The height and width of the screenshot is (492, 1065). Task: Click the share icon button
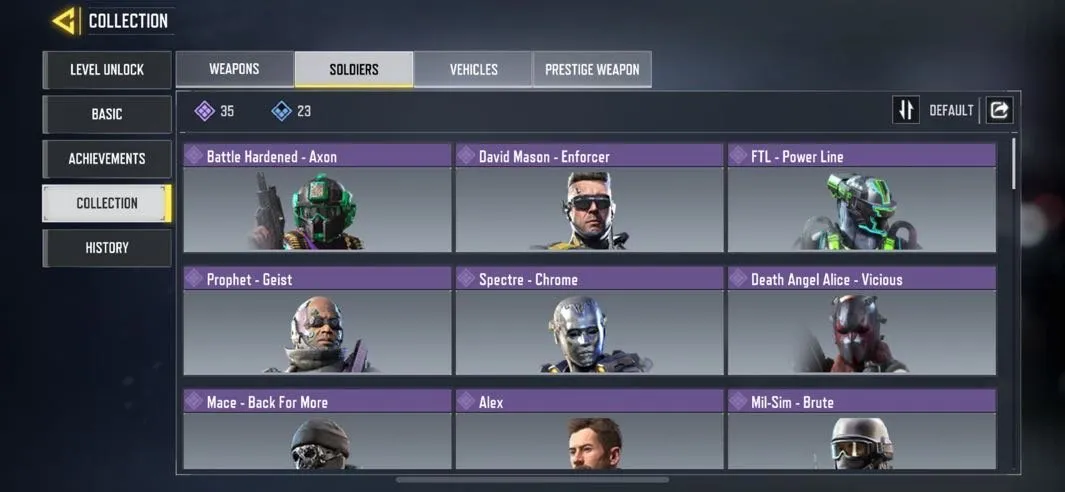click(x=999, y=110)
